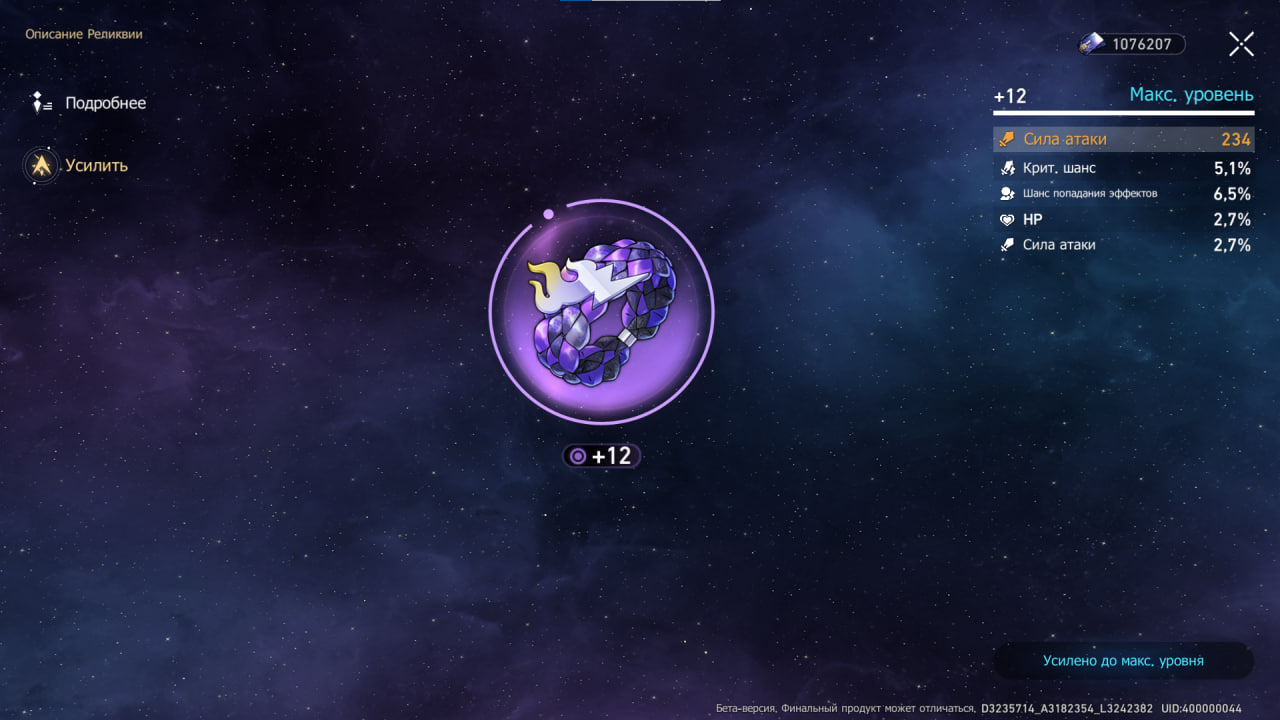
Task: Click Усилено до макс. уровня button
Action: 1122,660
